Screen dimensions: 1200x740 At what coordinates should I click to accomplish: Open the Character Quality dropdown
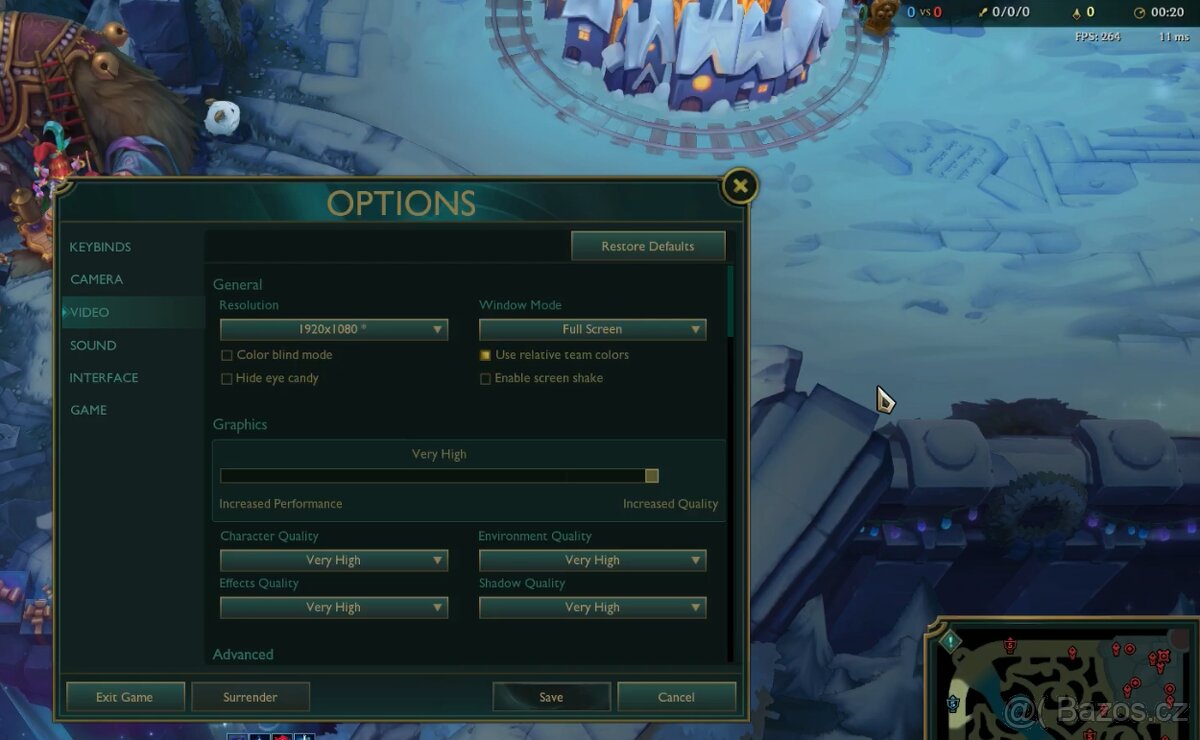(x=334, y=560)
